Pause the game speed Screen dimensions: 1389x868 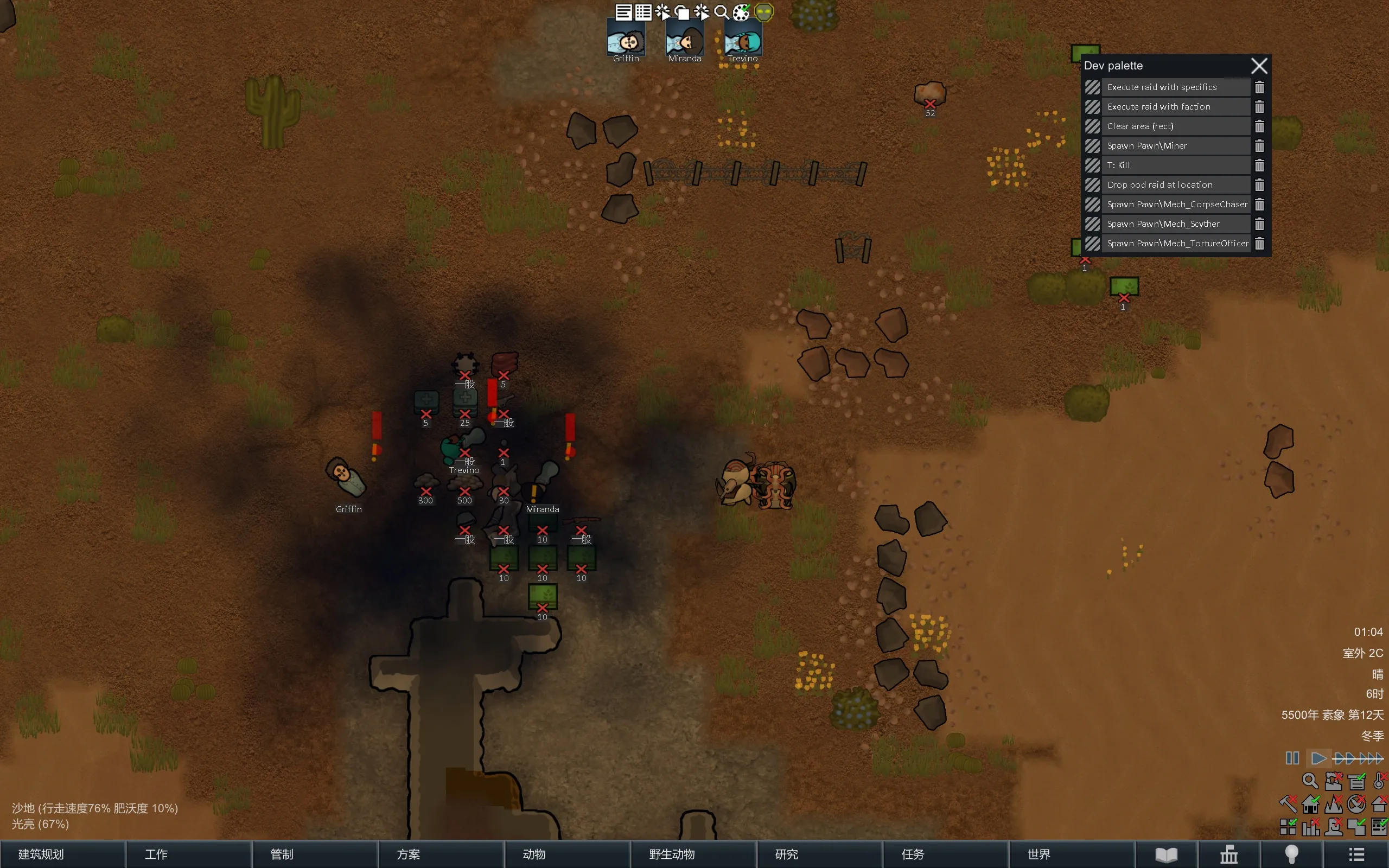pyautogui.click(x=1292, y=758)
